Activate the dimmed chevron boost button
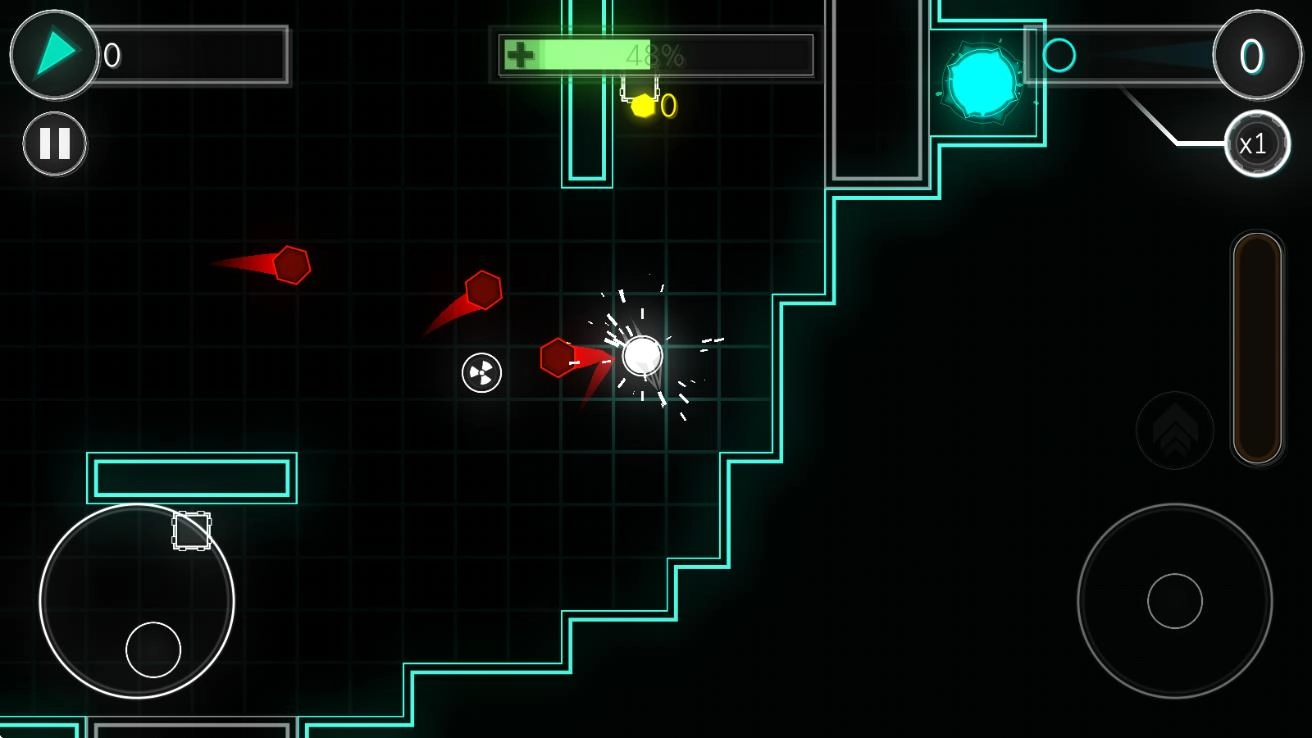1312x738 pixels. pos(1175,431)
